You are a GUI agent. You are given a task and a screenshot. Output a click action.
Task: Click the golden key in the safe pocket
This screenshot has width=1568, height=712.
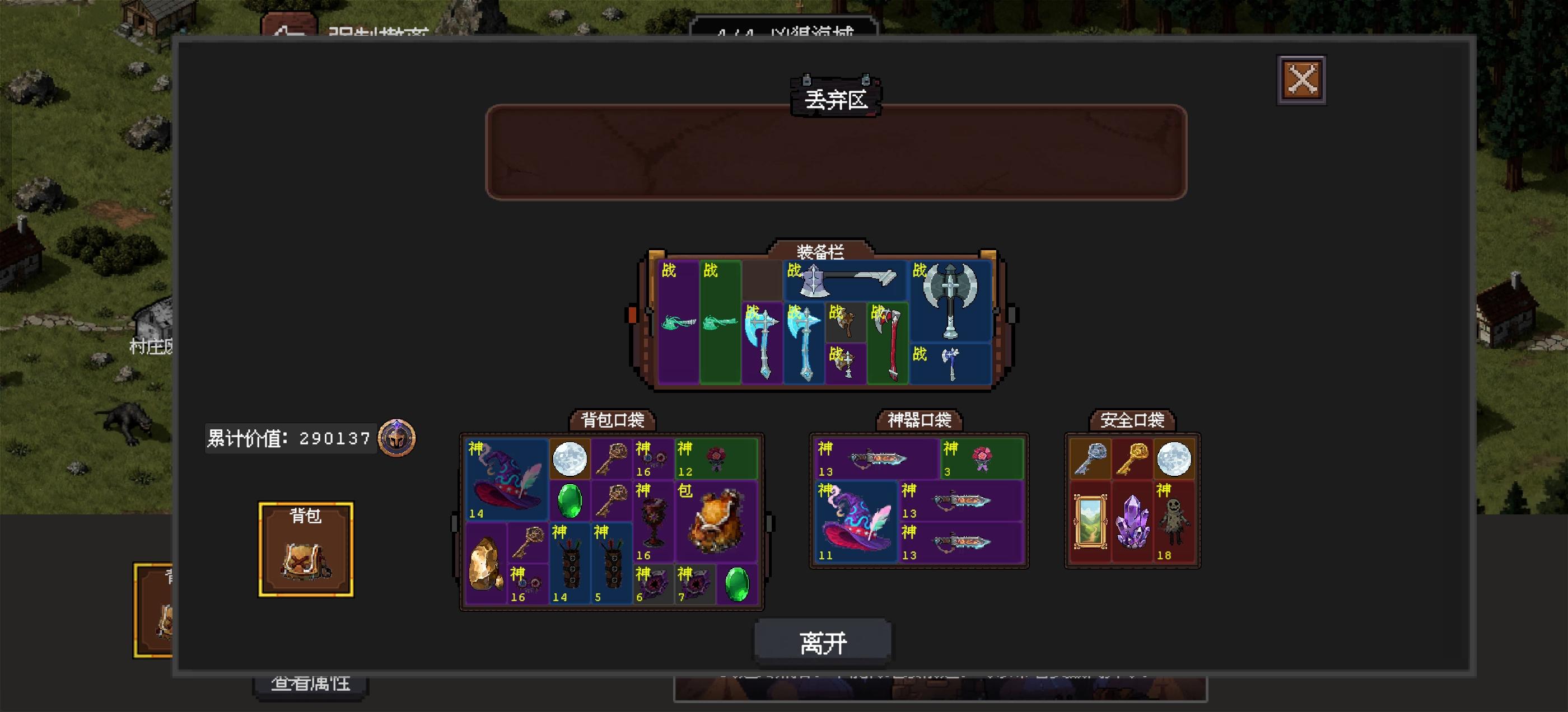pos(1131,460)
